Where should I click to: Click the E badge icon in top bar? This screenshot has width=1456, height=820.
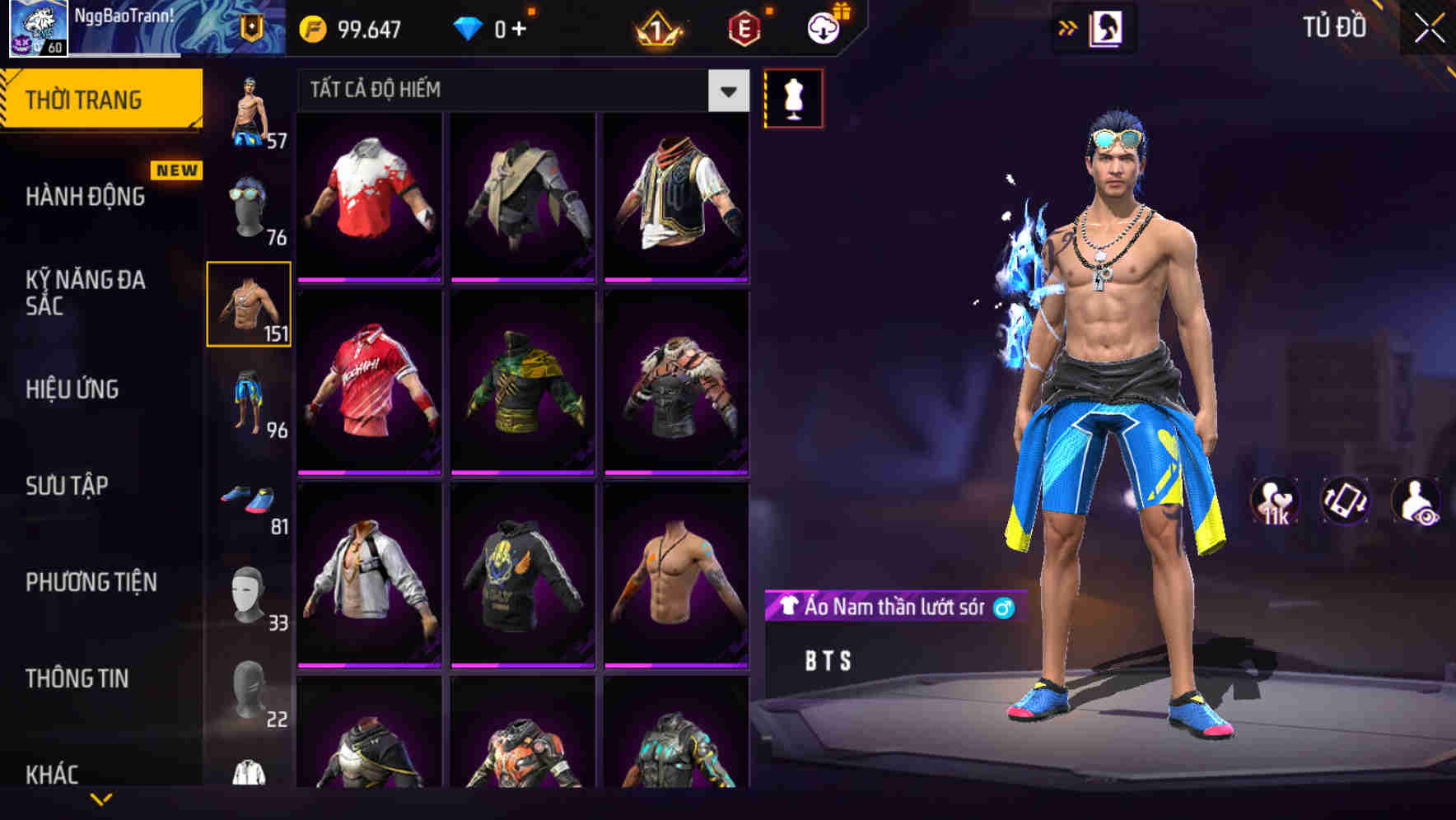[x=741, y=29]
